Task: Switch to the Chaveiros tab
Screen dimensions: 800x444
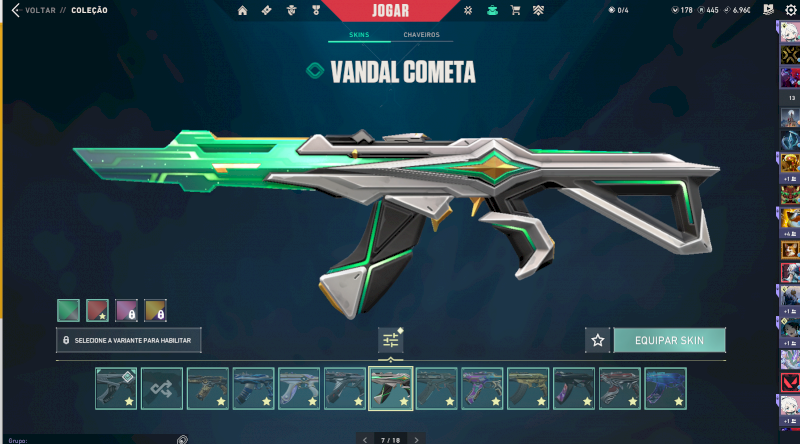Action: (x=421, y=35)
